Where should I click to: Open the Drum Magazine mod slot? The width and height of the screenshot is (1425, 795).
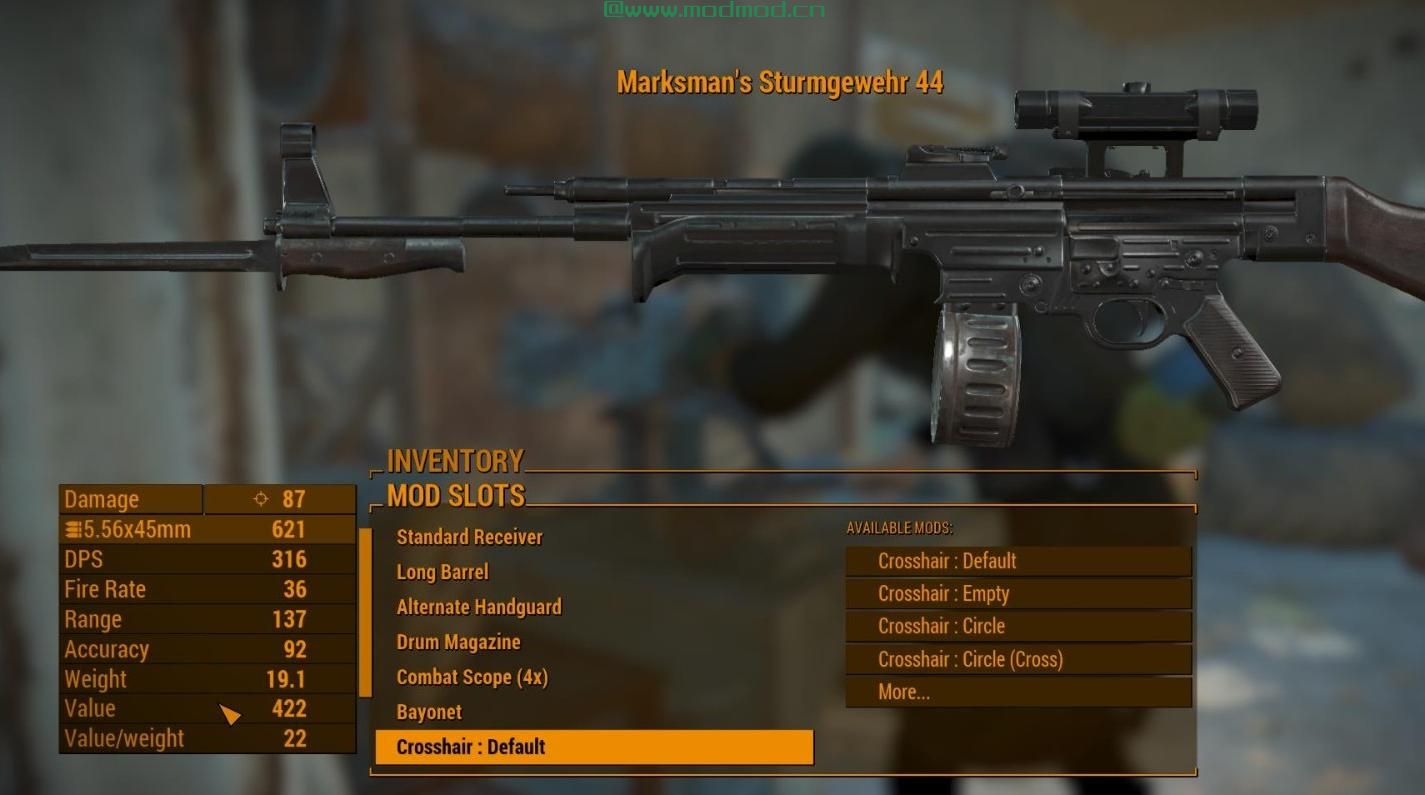point(458,641)
